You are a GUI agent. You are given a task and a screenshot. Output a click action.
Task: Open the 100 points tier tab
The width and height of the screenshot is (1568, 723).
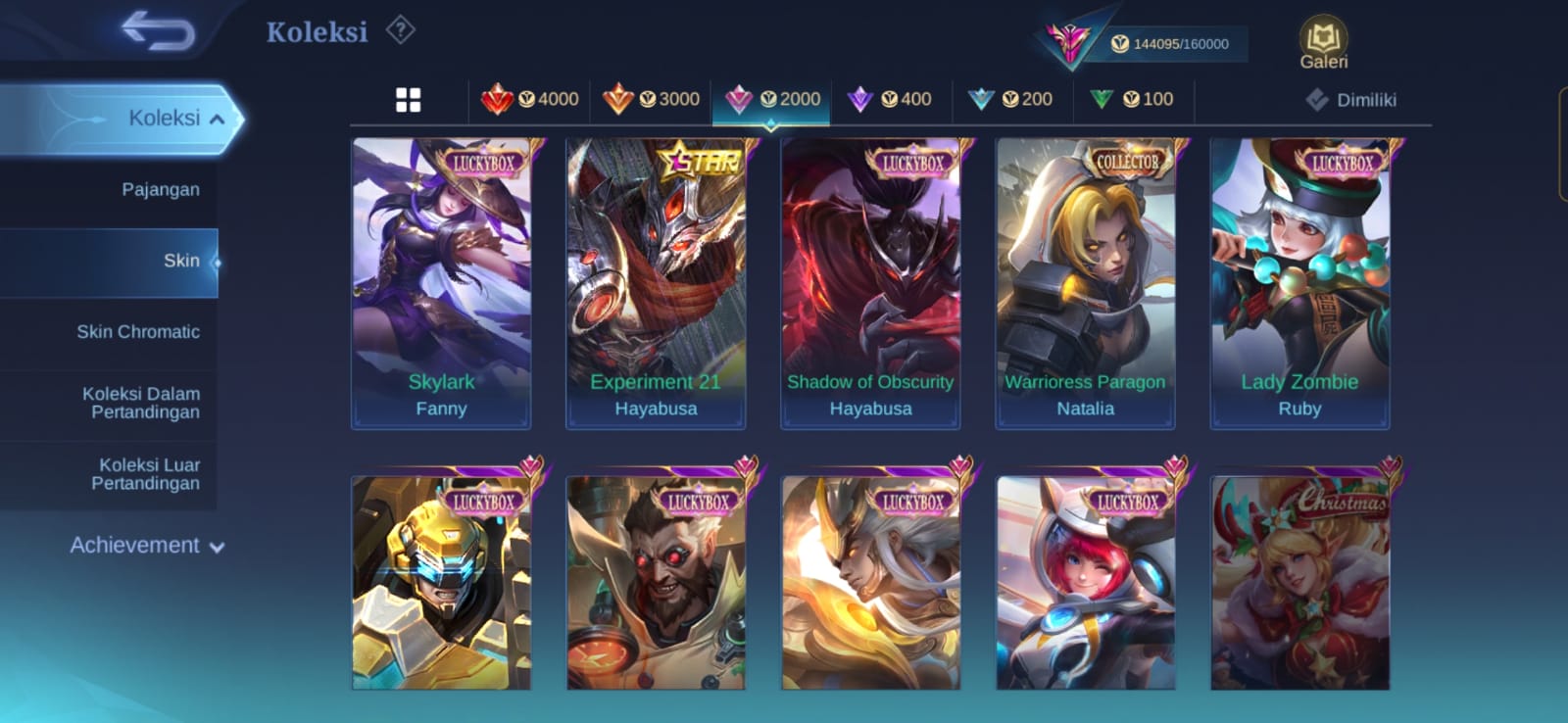pos(1132,99)
